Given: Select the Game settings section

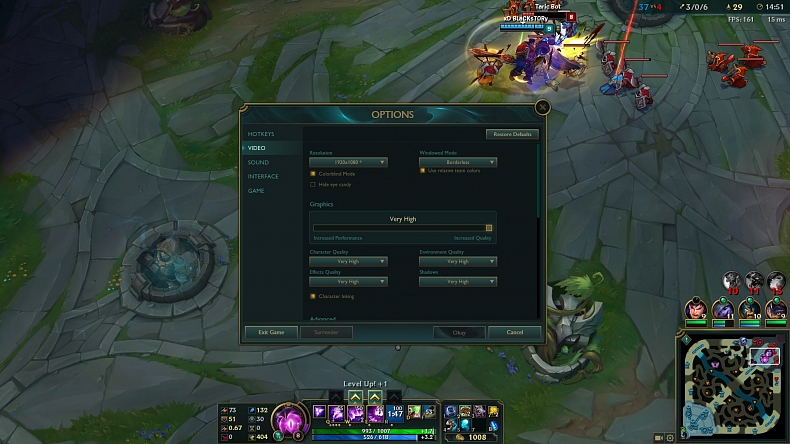Looking at the screenshot, I should click(x=257, y=190).
